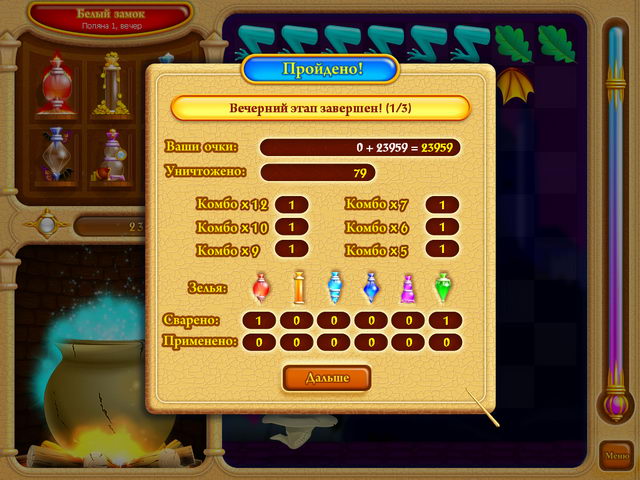Continue with the Дальше button

[326, 378]
